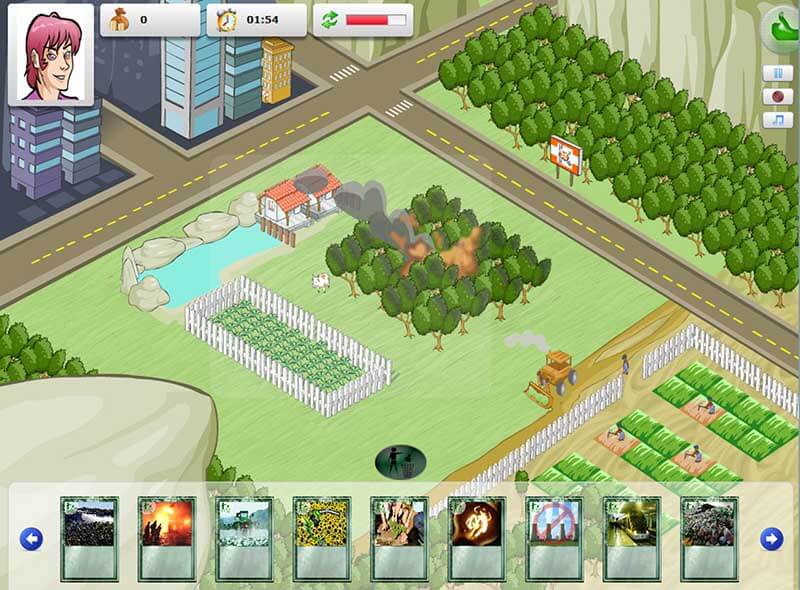Choose the last card showing a rubbish heap
Screen dimensions: 800x590
click(709, 538)
